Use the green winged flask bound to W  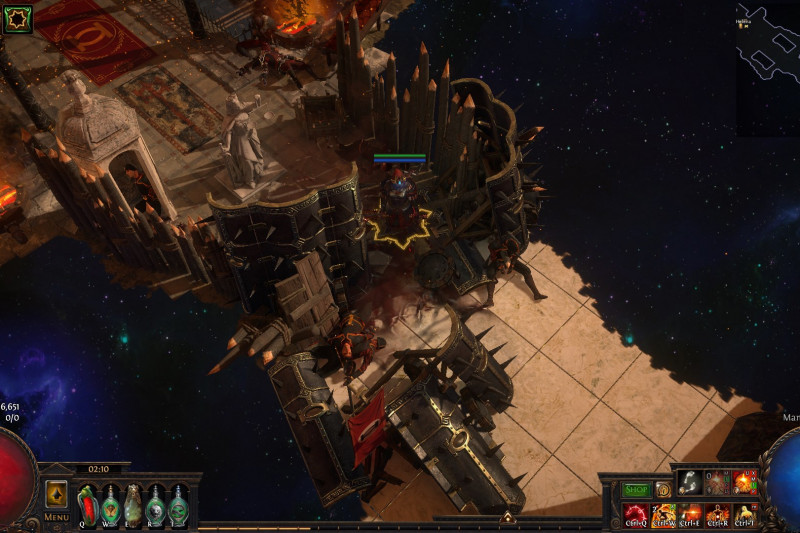[x=109, y=503]
